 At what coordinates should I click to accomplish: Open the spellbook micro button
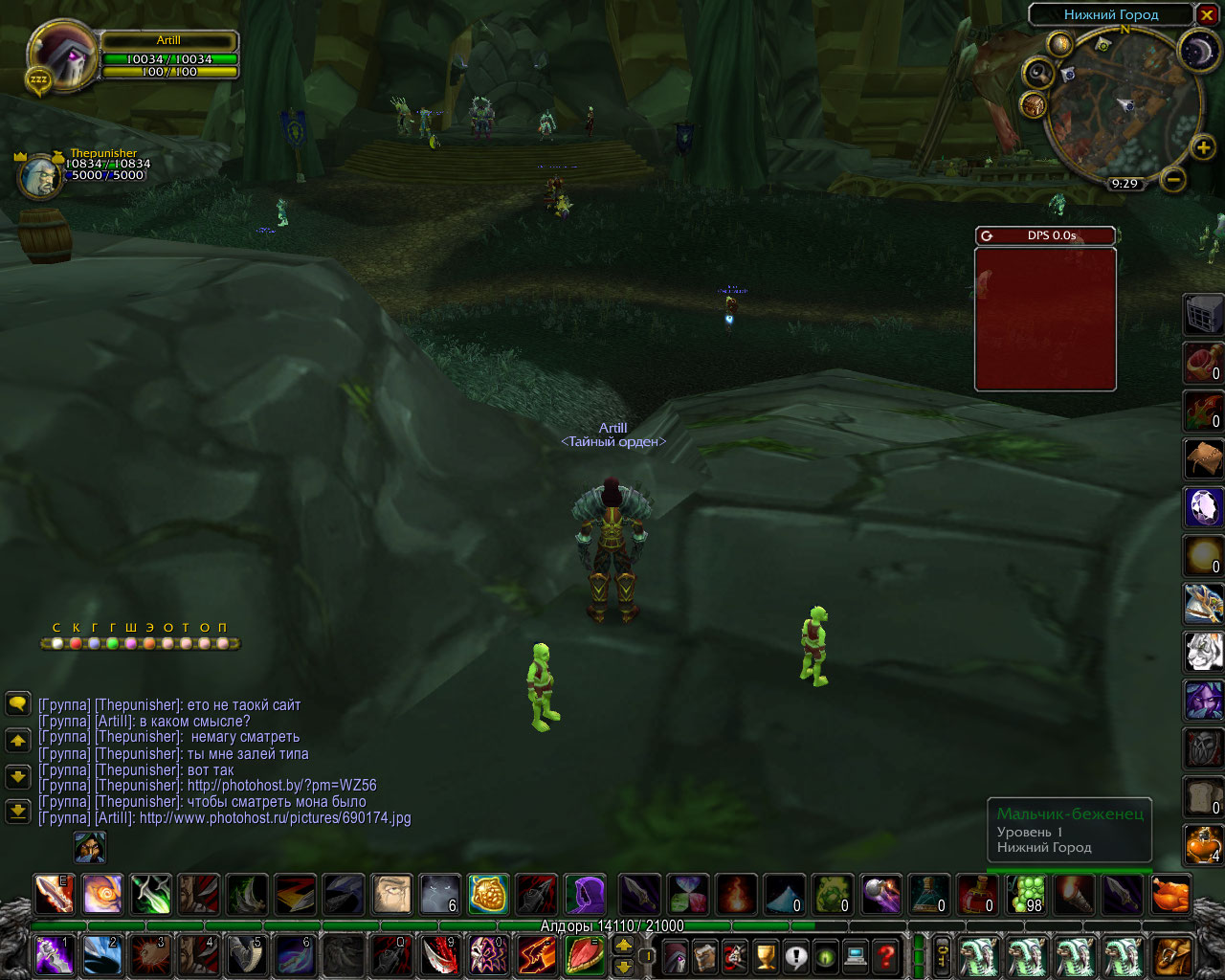pyautogui.click(x=705, y=956)
